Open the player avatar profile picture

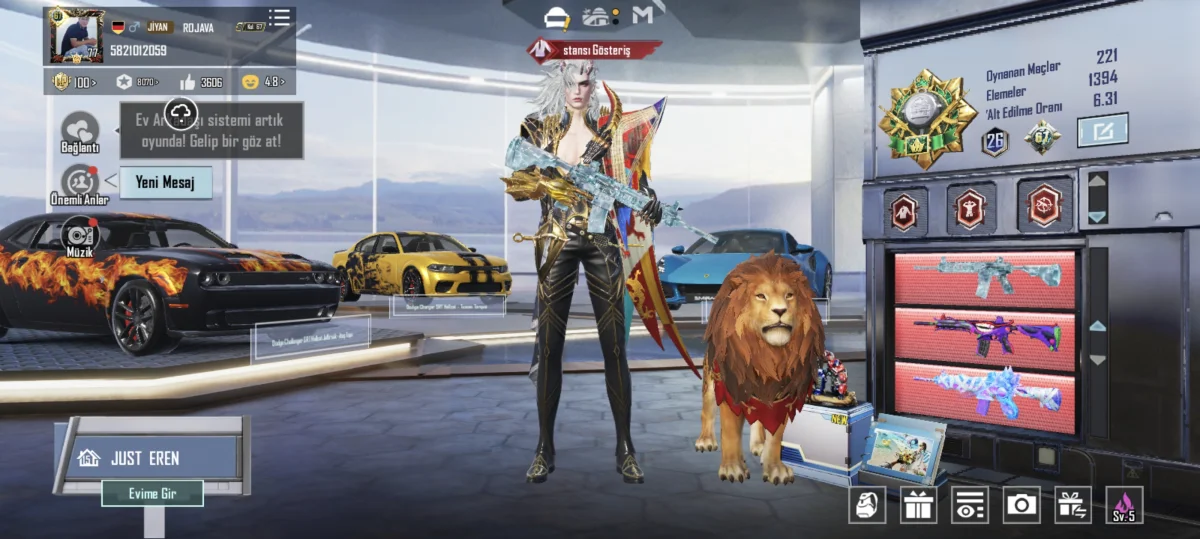74,36
